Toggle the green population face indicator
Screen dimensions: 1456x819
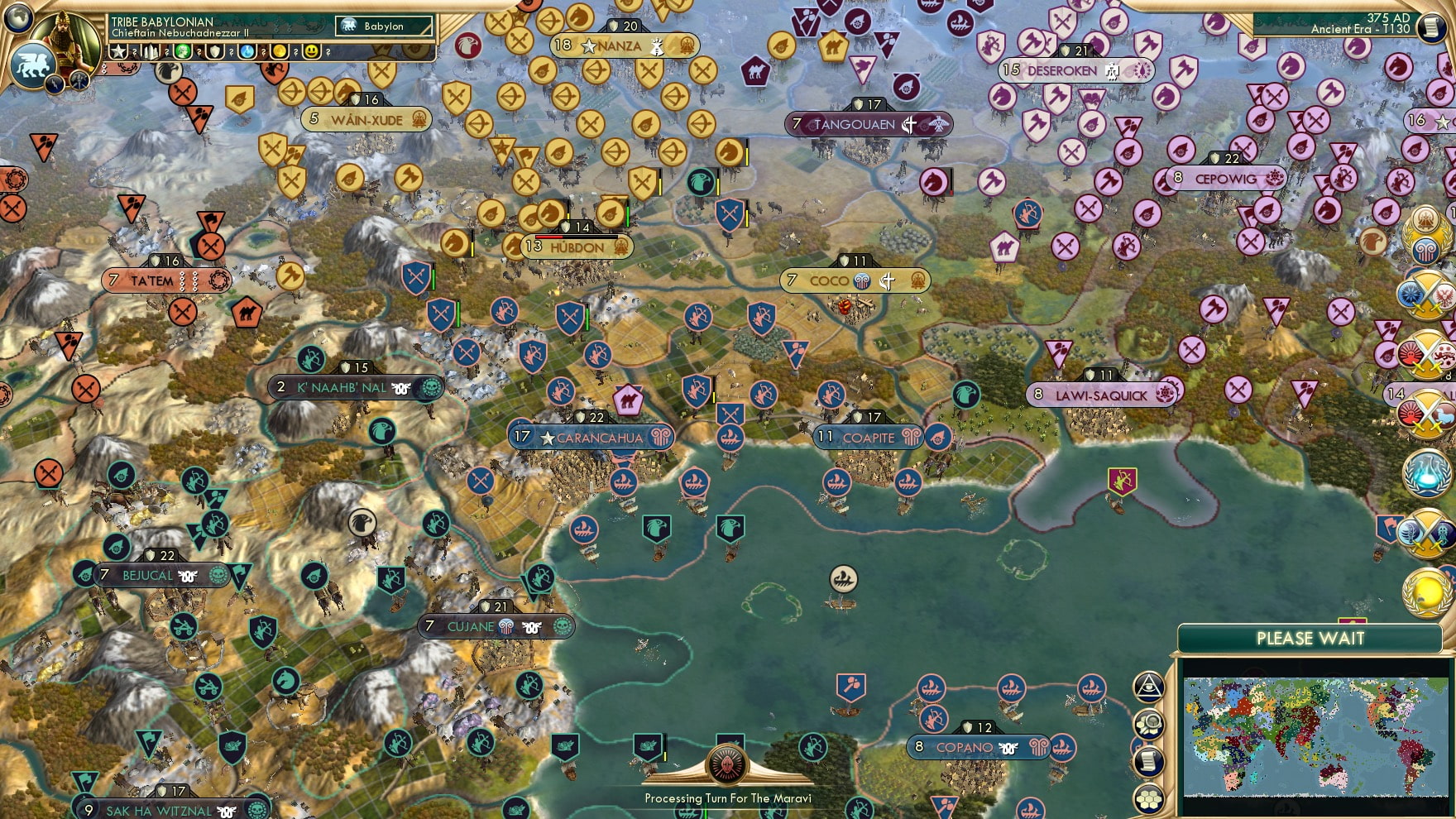tap(183, 51)
